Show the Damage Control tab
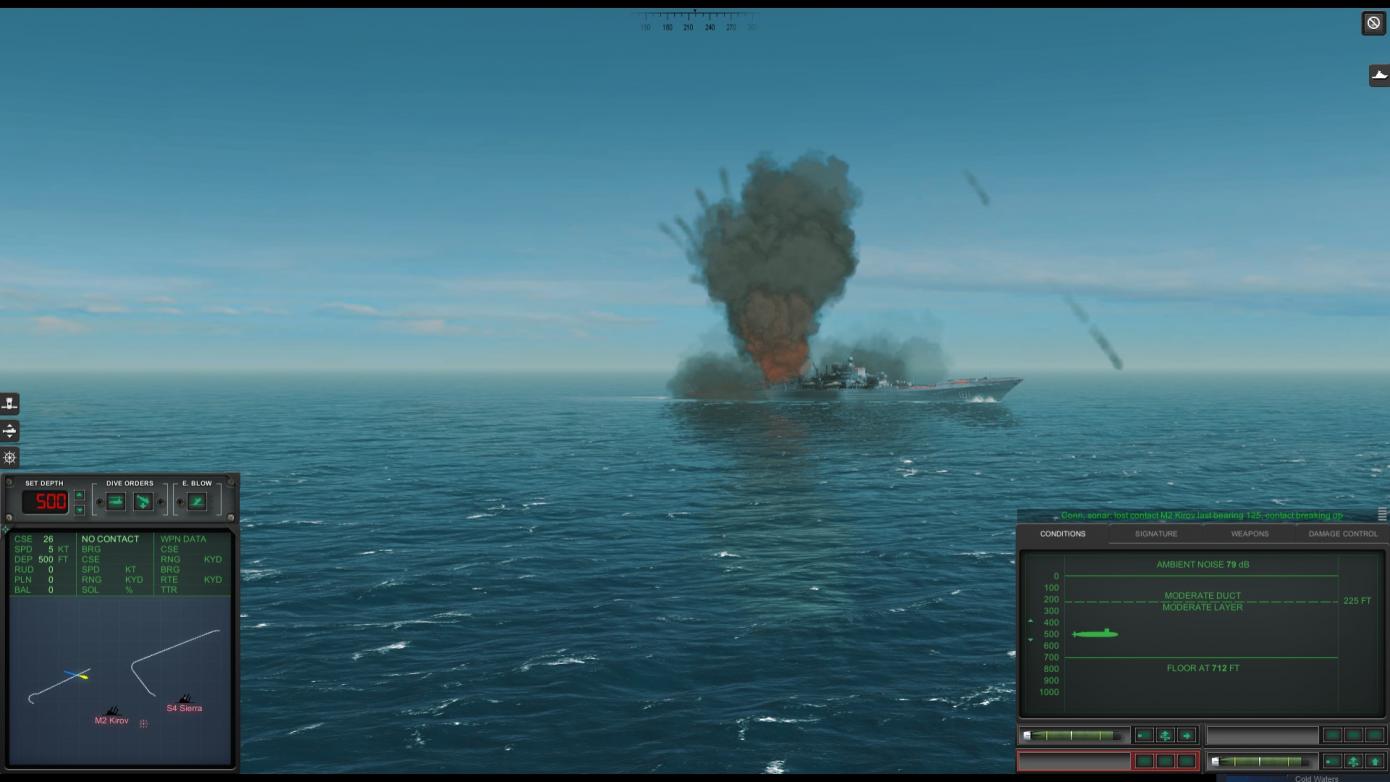The image size is (1390, 782). (1342, 534)
